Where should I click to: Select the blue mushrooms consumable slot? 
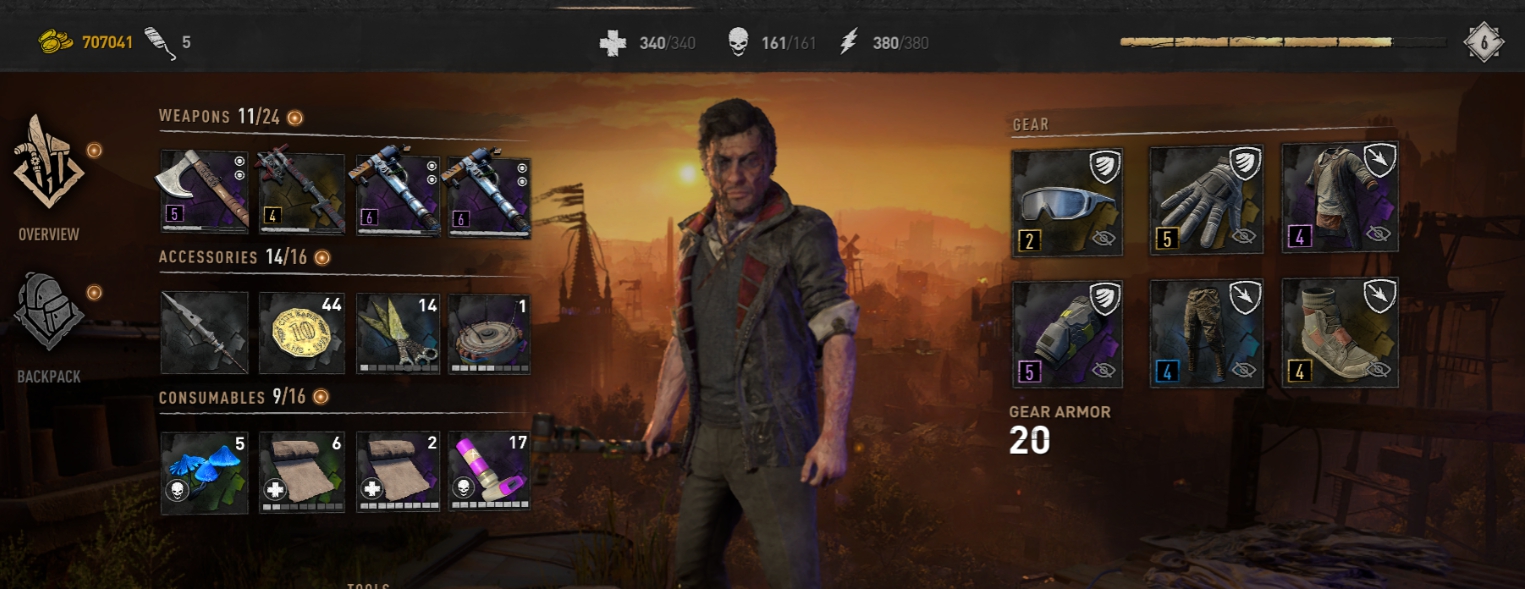(x=204, y=472)
